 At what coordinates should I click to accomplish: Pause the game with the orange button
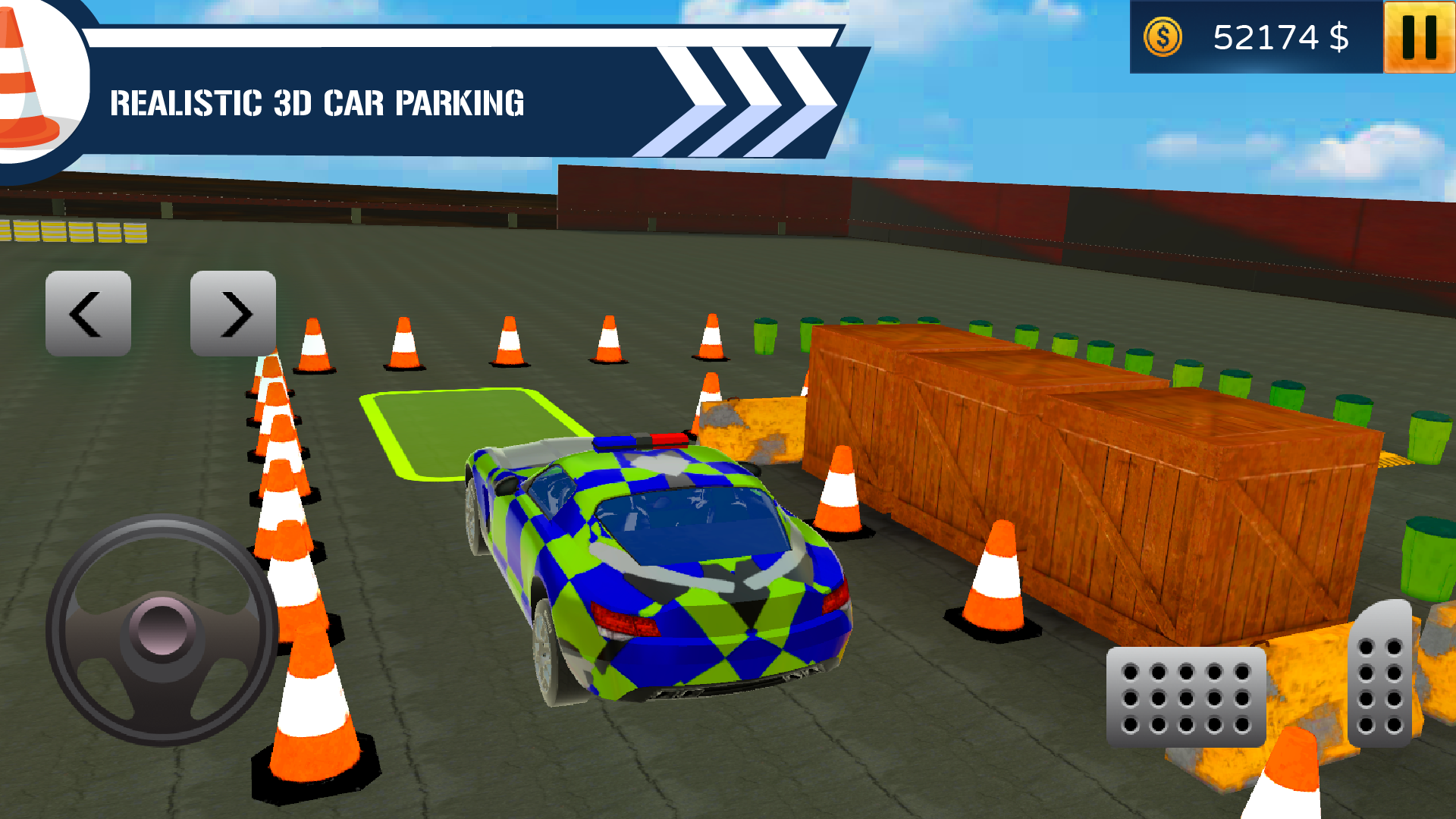(1419, 37)
